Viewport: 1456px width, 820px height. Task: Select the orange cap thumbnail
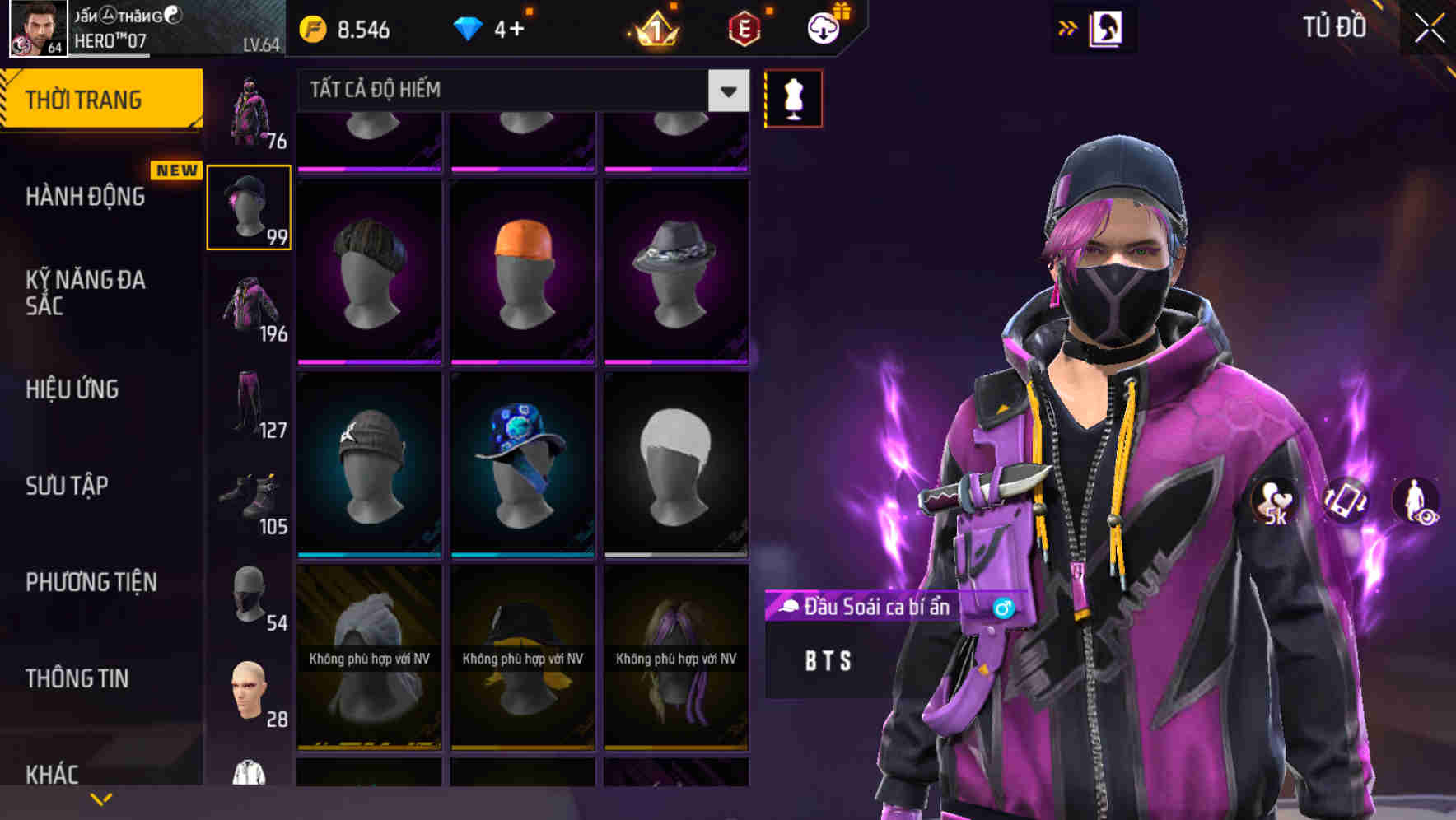[x=522, y=268]
